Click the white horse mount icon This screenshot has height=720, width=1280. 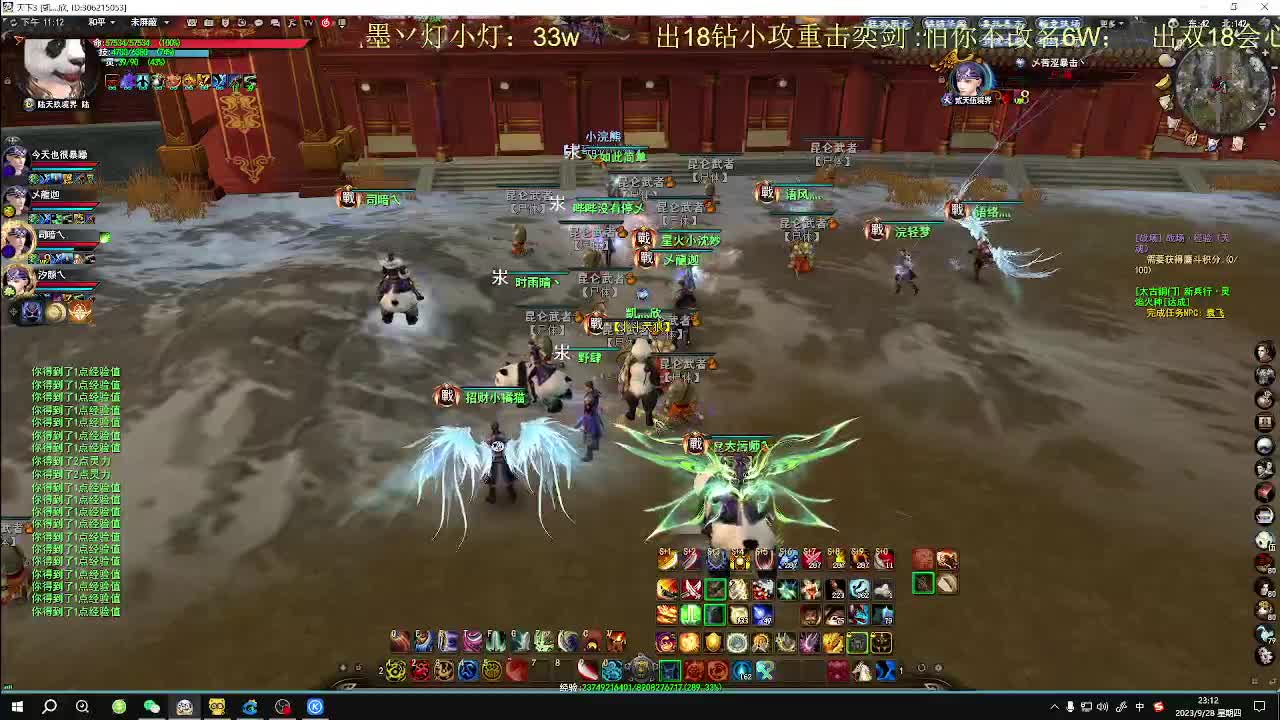click(860, 670)
